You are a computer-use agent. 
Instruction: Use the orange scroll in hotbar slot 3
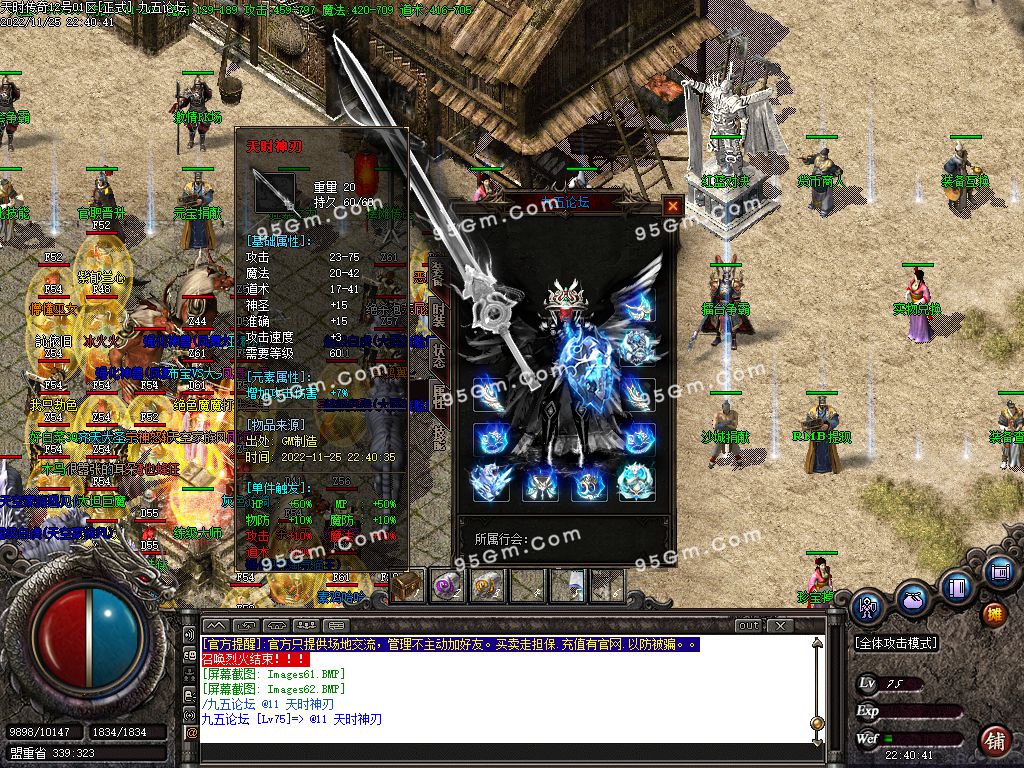click(x=487, y=586)
